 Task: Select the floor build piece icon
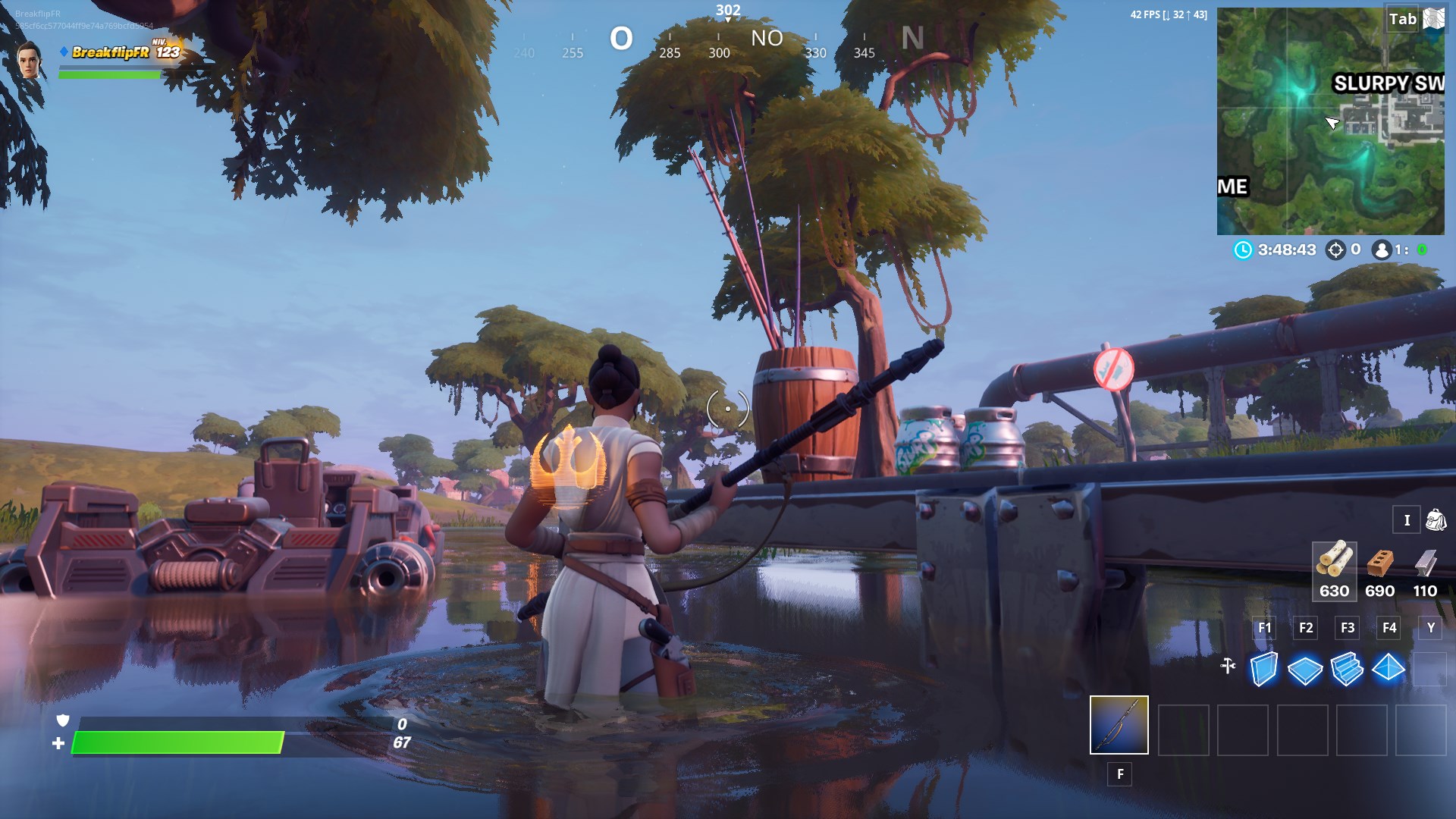tap(1305, 667)
